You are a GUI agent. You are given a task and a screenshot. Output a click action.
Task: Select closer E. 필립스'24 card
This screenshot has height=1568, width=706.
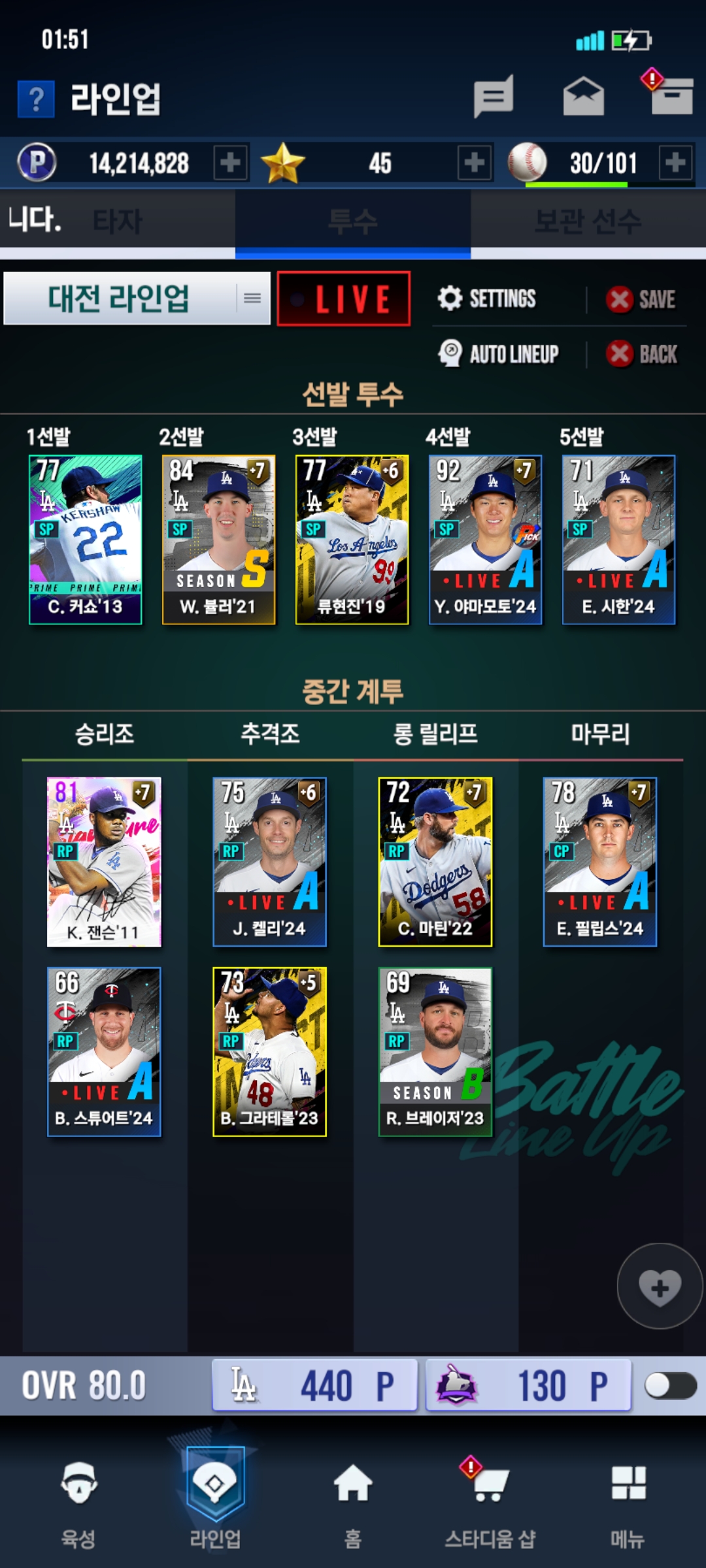pos(600,861)
